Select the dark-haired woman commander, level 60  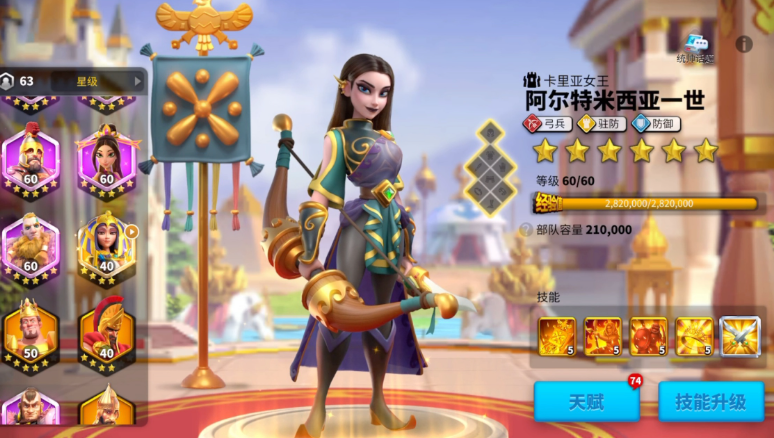click(x=106, y=160)
